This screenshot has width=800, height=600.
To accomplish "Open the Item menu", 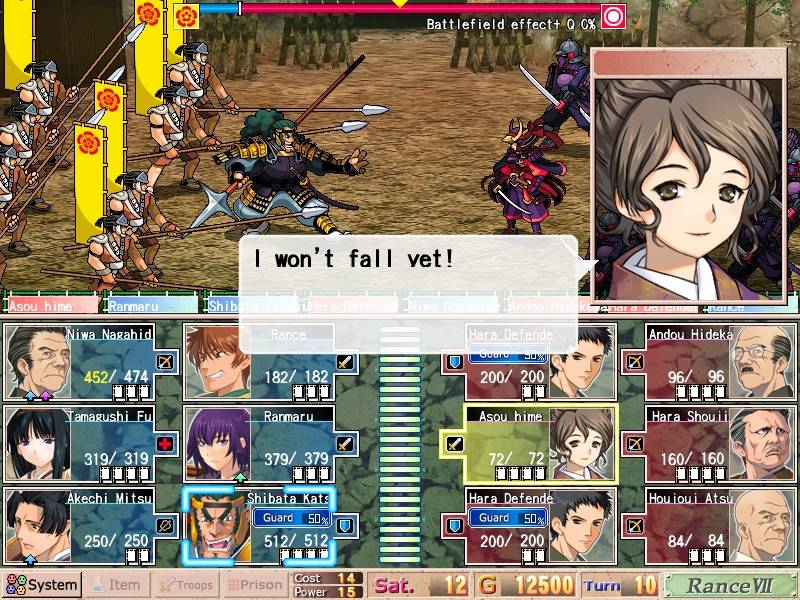I will click(x=116, y=585).
